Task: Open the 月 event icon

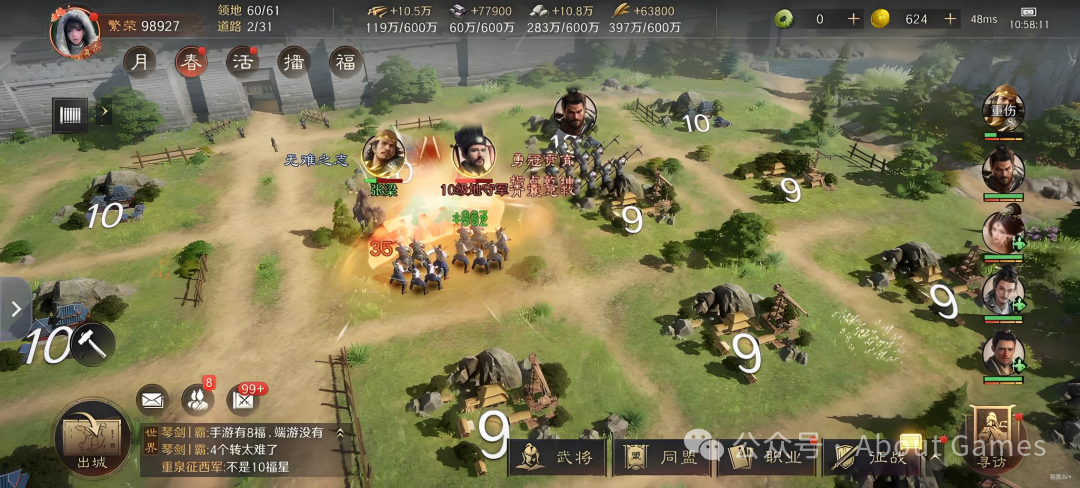Action: [140, 62]
